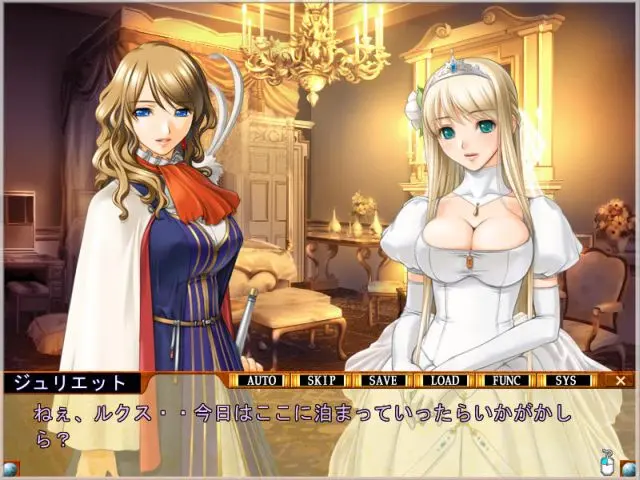Viewport: 640px width, 480px height.
Task: Open the SYS system menu
Action: pyautogui.click(x=566, y=381)
